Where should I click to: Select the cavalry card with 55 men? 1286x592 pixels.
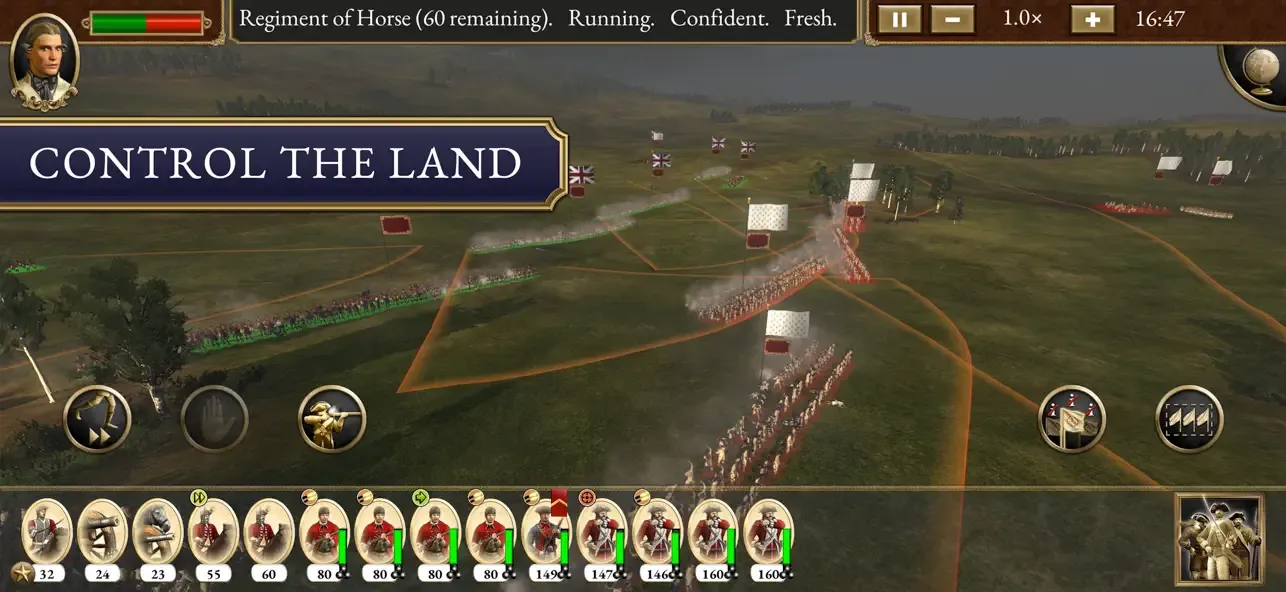point(213,532)
